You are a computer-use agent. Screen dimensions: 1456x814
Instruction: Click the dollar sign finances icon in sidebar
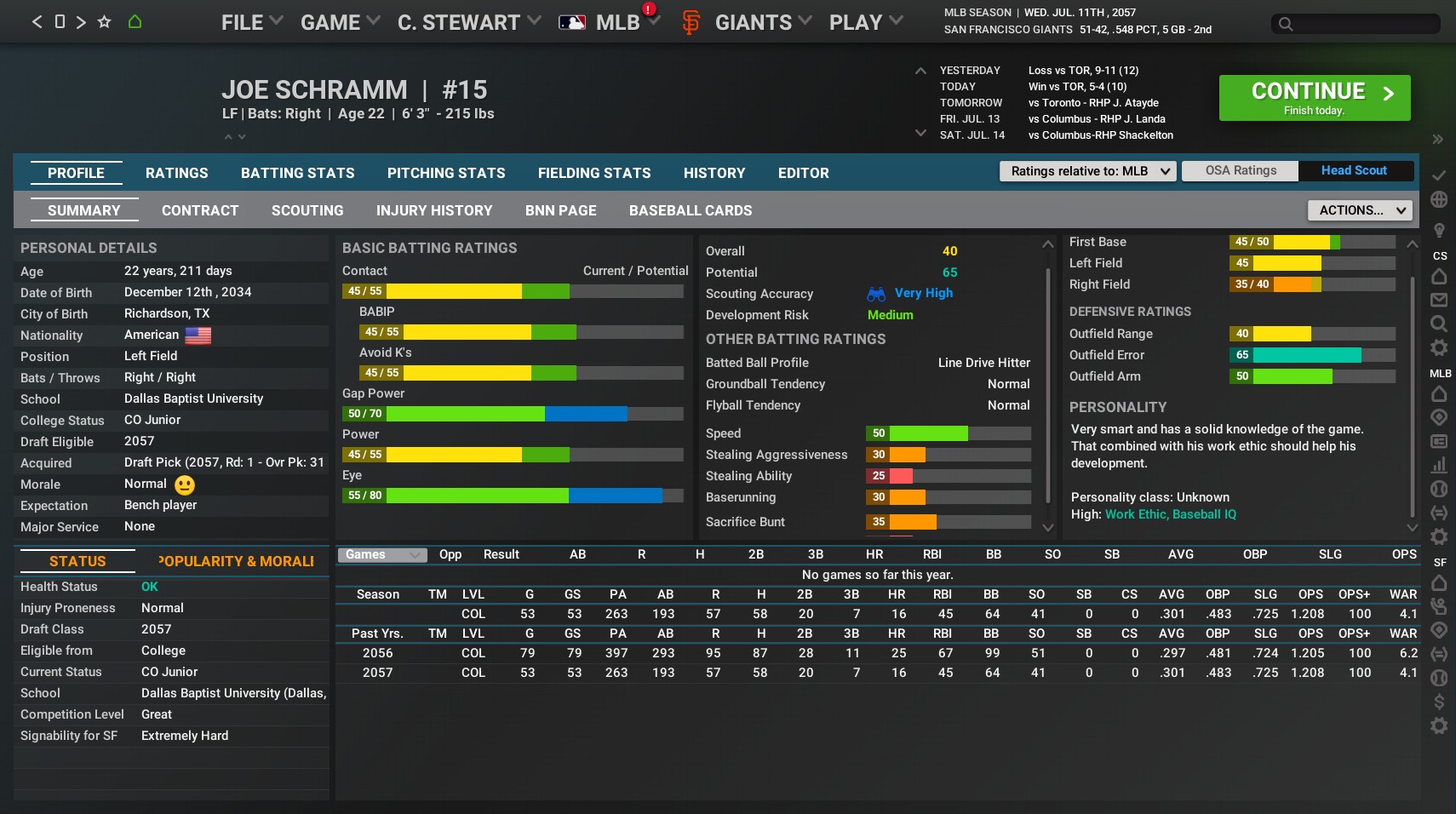(x=1439, y=702)
